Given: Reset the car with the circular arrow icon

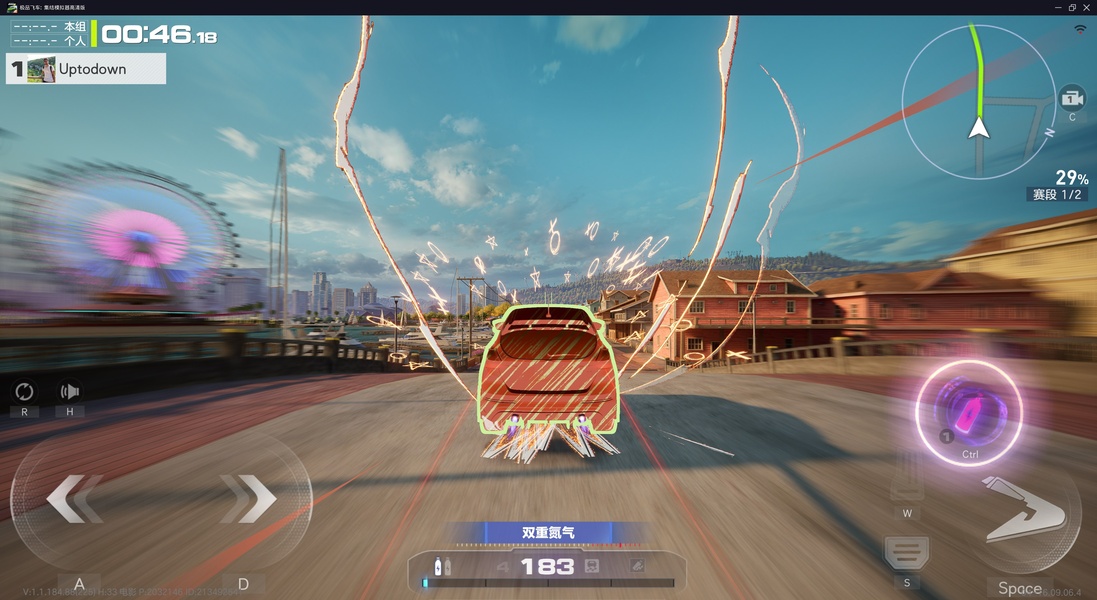Looking at the screenshot, I should point(24,392).
